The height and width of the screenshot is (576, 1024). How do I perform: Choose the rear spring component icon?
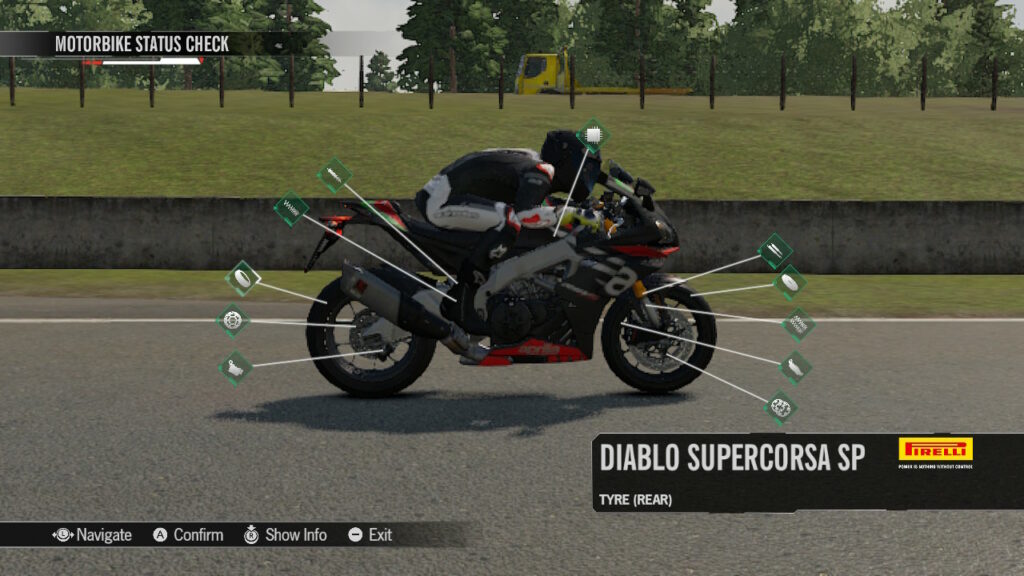pos(291,209)
